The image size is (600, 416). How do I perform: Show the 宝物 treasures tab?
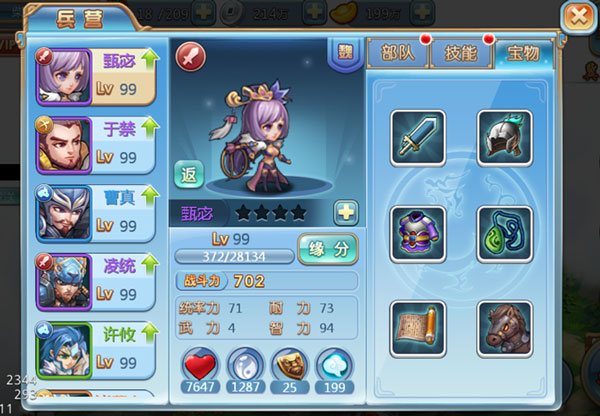coord(521,54)
